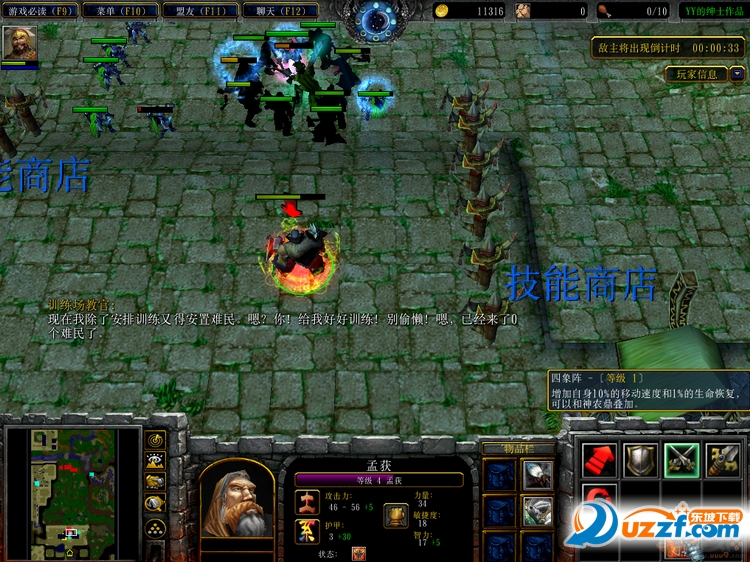Screen dimensions: 750x562
Task: Open the 游戏必读 (F9) quest log
Action: pyautogui.click(x=39, y=11)
